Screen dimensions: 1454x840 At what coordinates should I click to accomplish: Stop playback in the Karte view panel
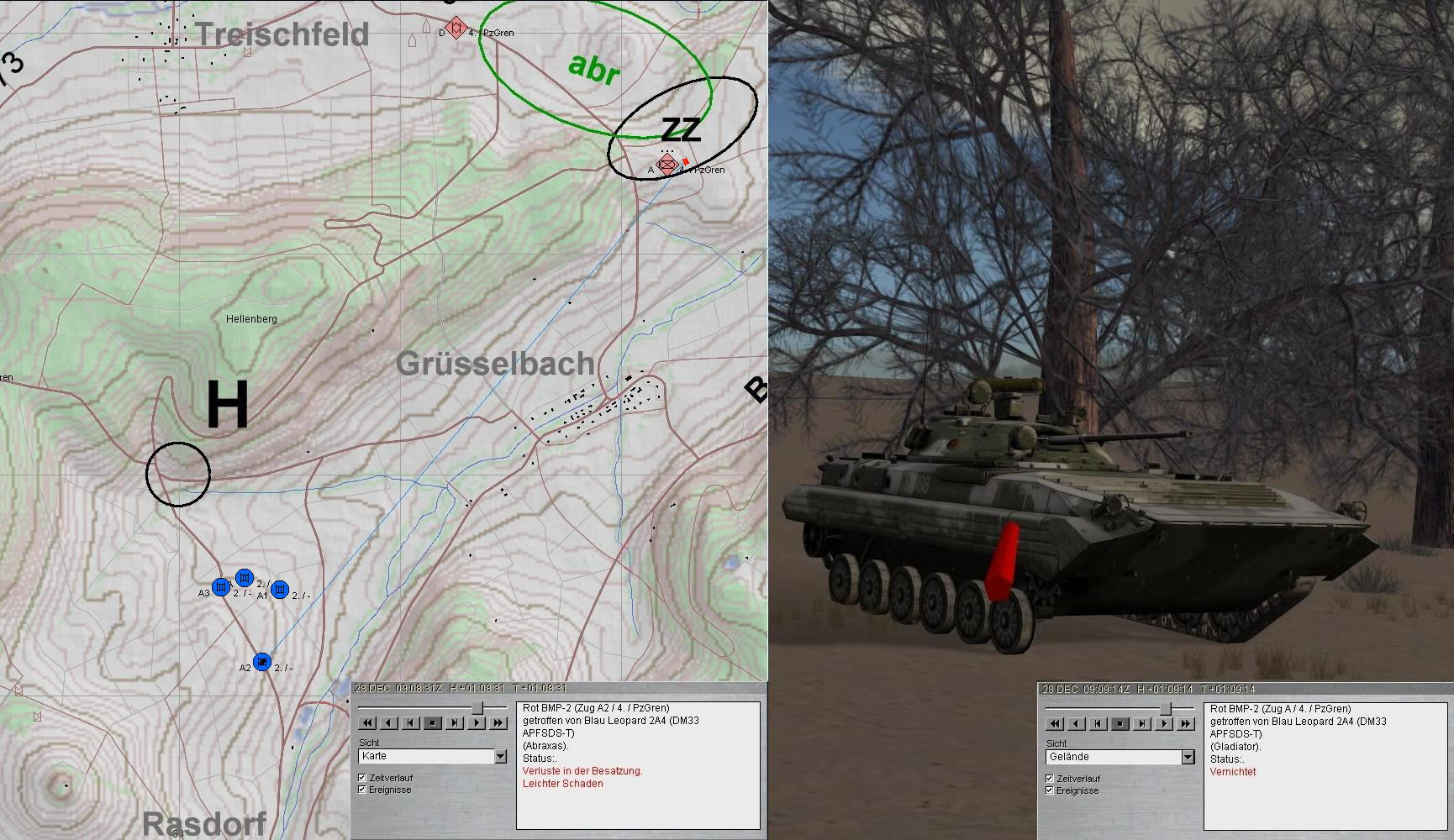432,722
